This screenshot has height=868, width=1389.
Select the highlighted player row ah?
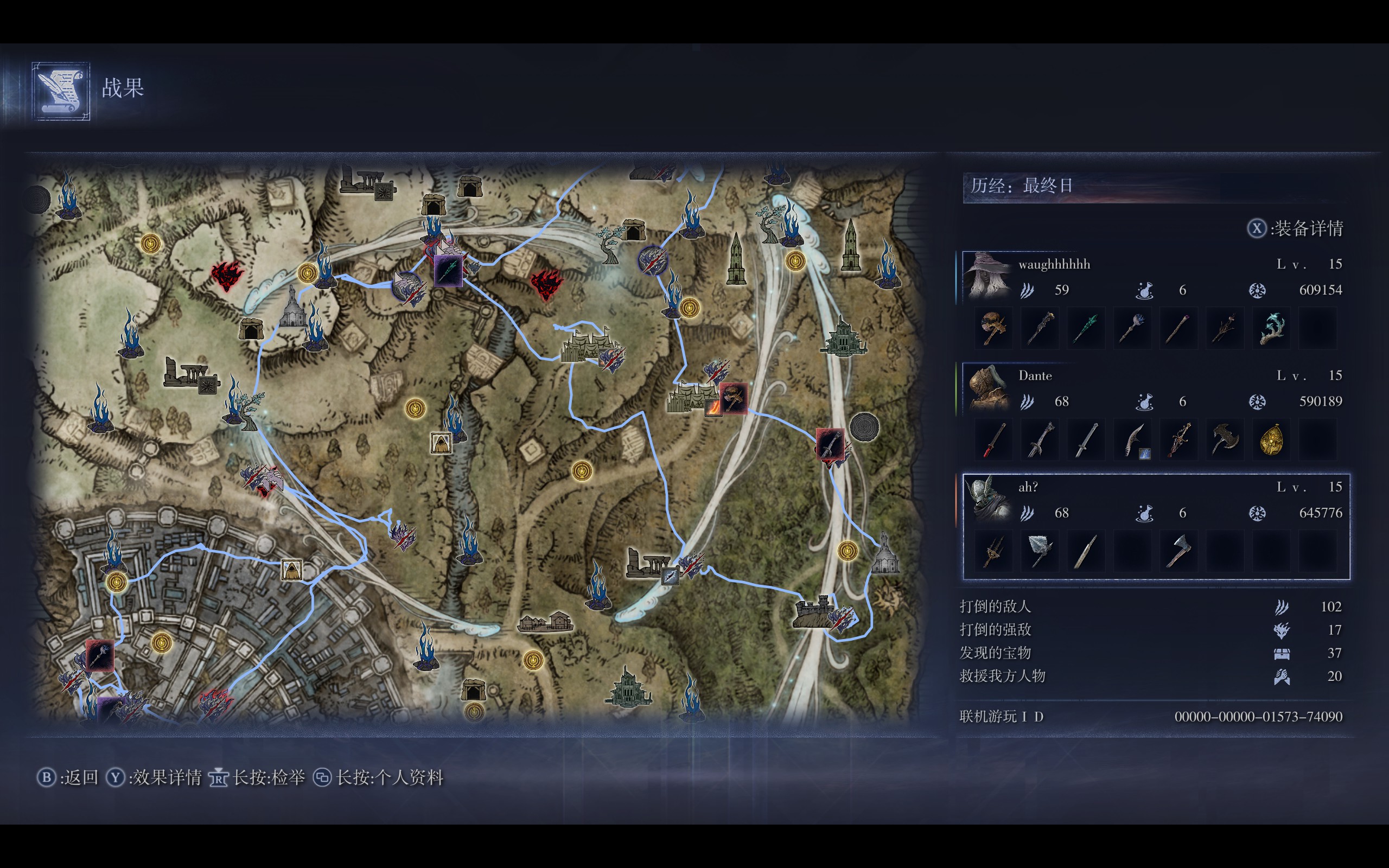[x=1155, y=500]
